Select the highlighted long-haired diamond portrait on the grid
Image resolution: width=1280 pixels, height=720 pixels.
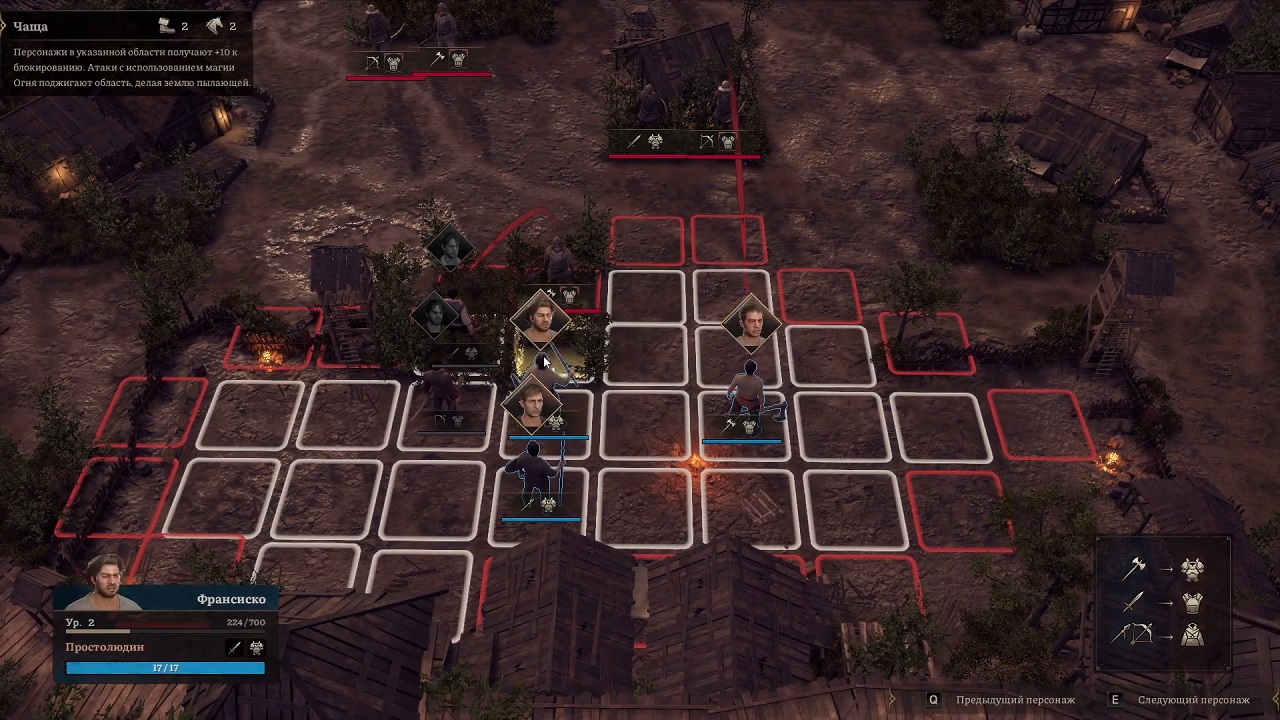541,319
